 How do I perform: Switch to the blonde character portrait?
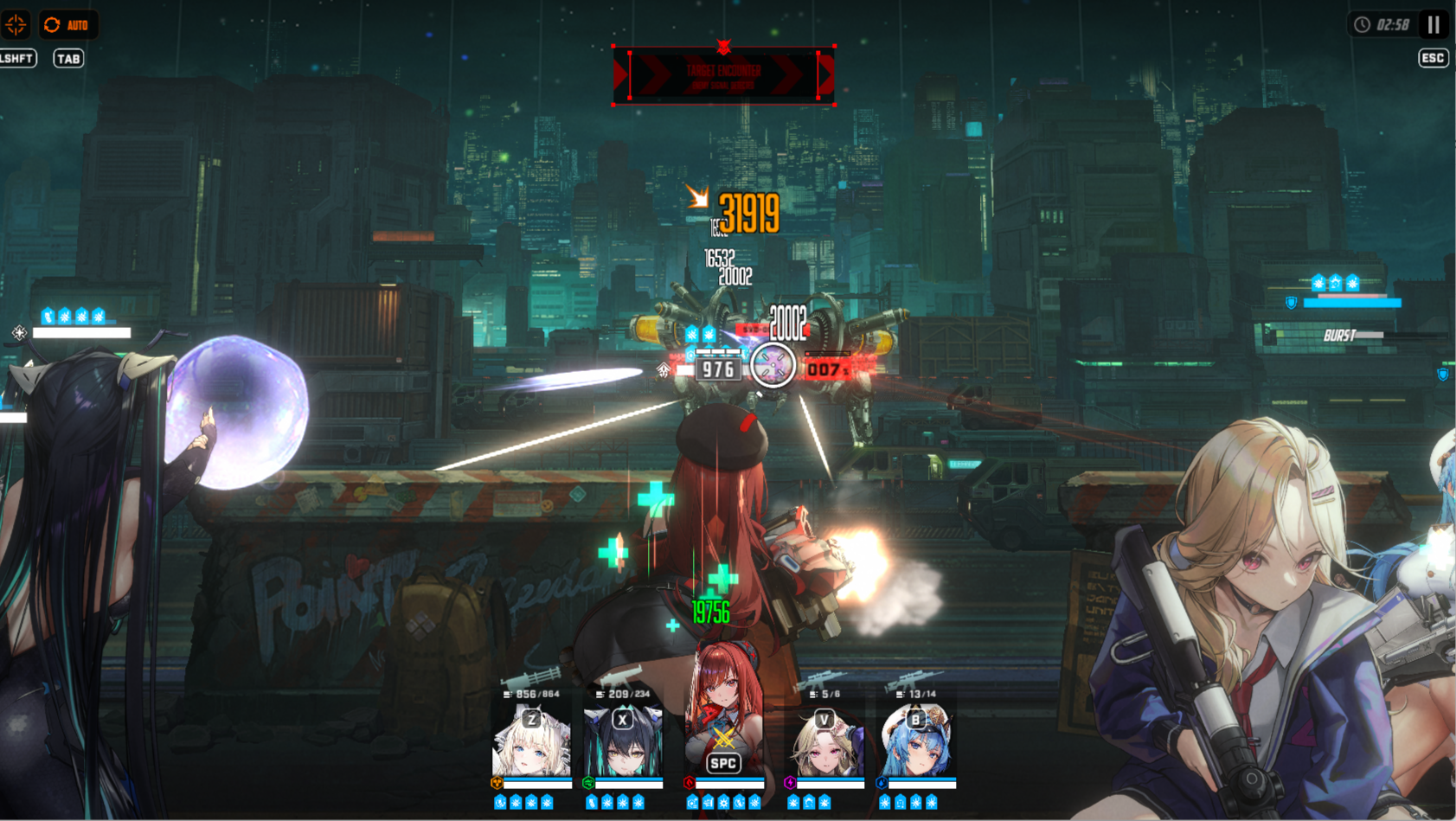point(824,741)
